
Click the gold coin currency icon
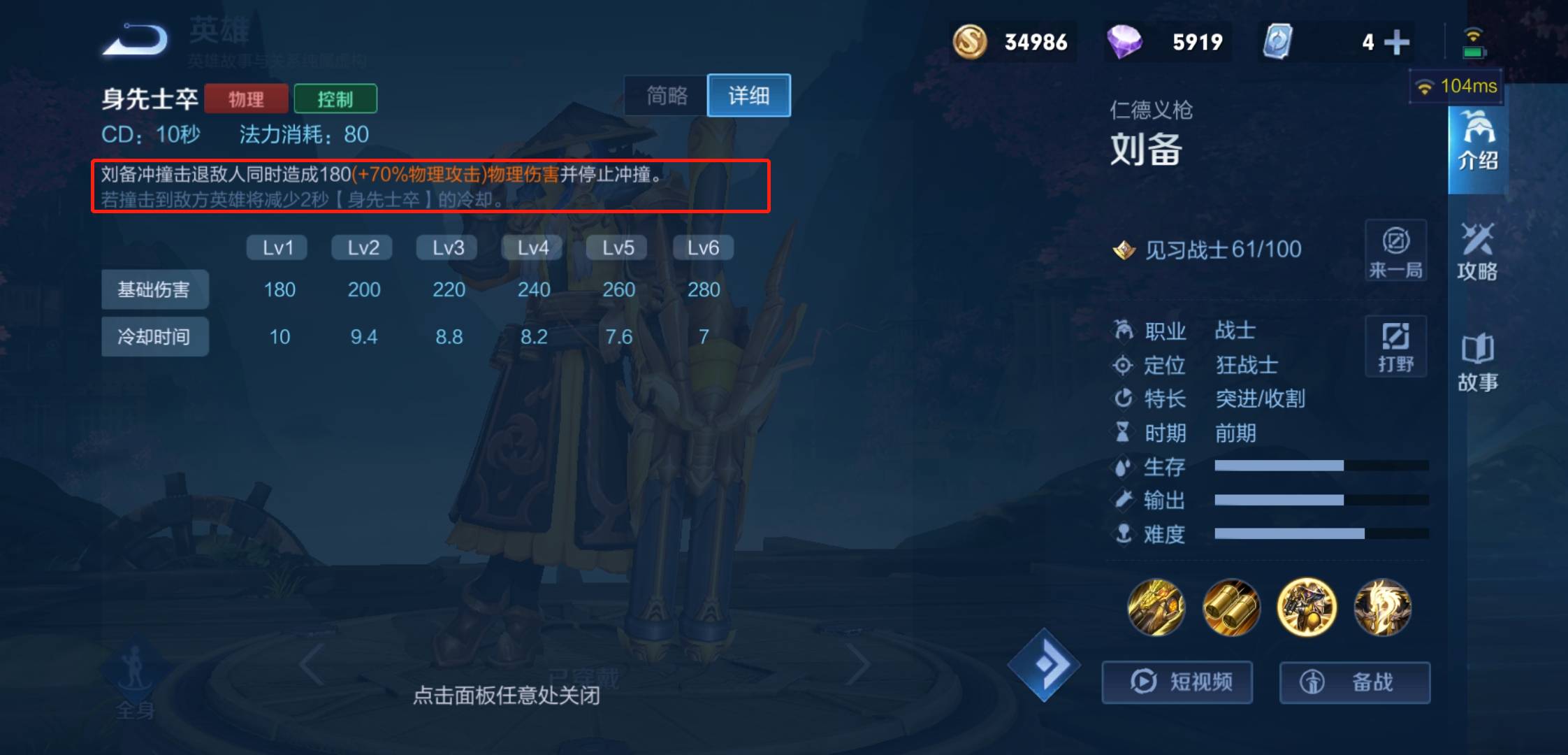tap(973, 42)
